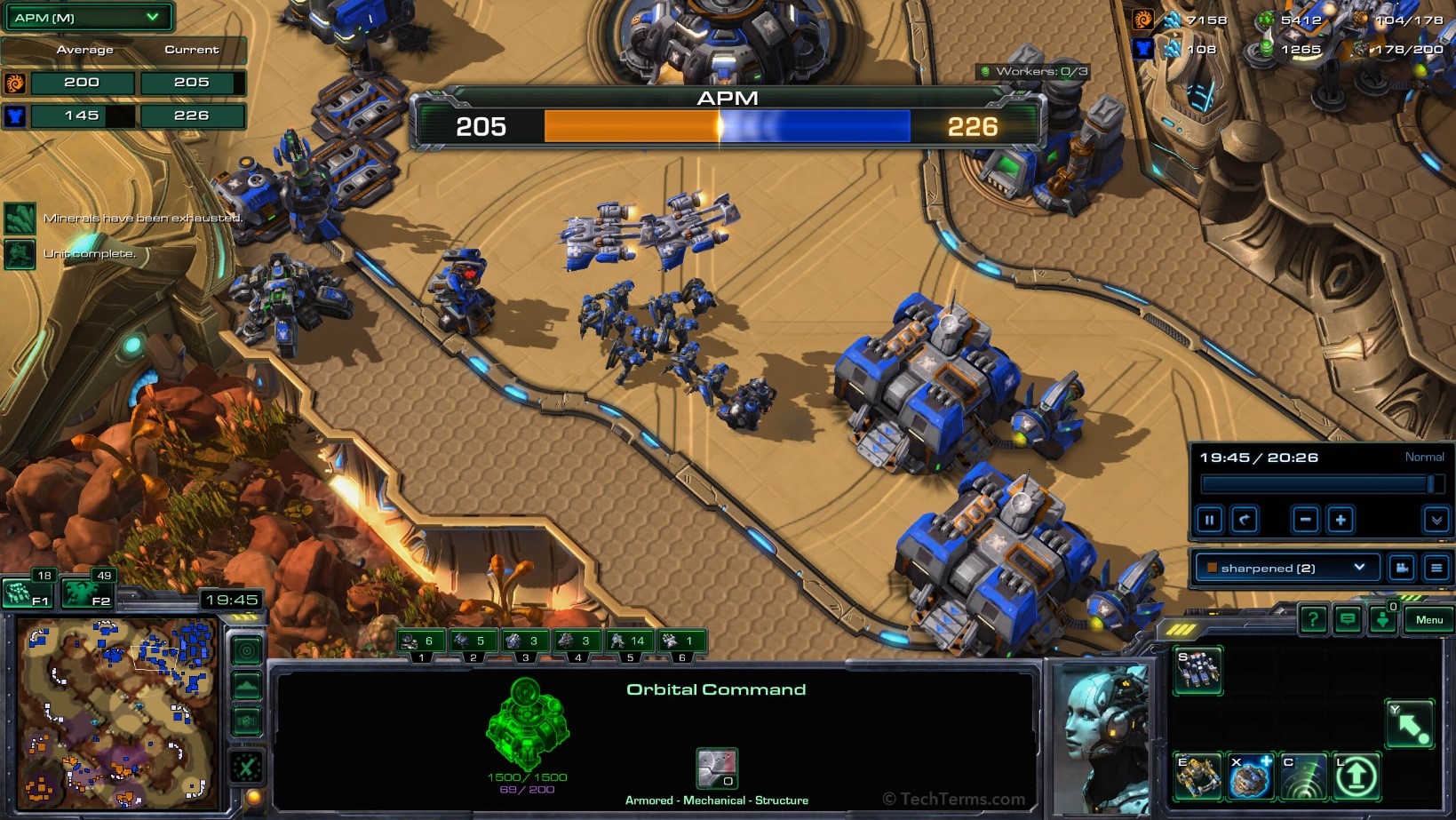The height and width of the screenshot is (820, 1456).
Task: Toggle the observer camera button
Action: pos(1402,568)
